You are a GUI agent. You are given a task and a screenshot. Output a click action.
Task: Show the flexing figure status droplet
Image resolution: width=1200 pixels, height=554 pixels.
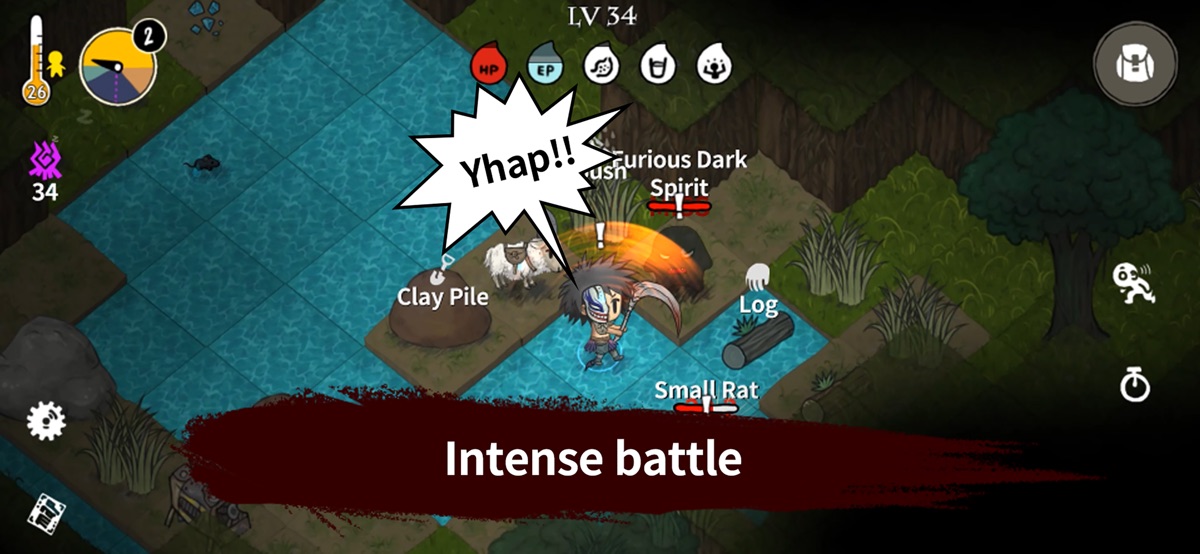[714, 65]
